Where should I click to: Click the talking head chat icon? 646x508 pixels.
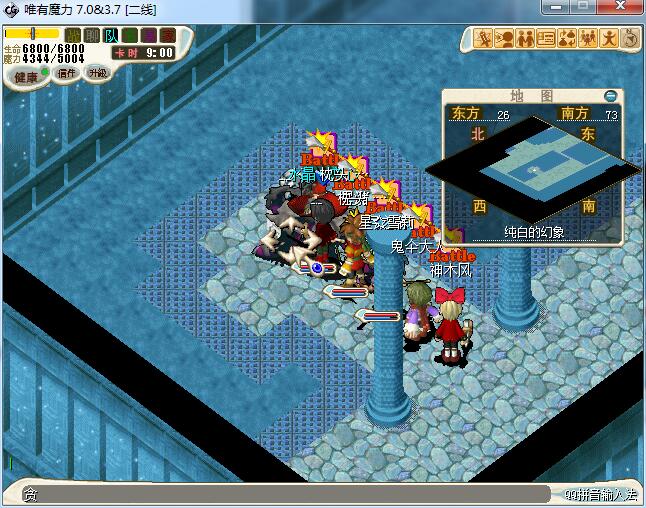pyautogui.click(x=505, y=39)
